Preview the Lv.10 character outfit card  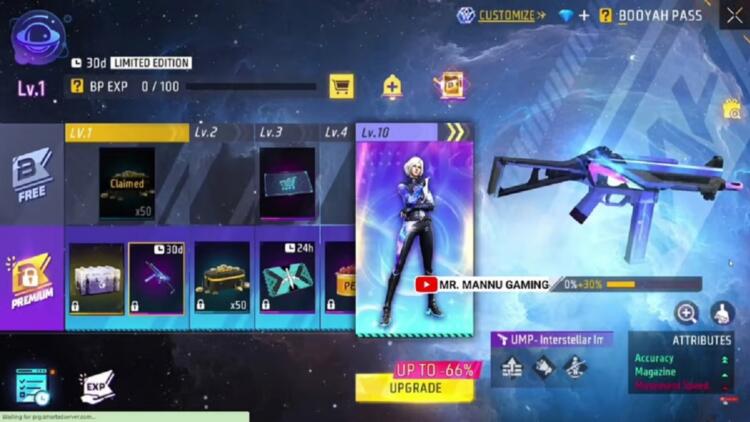tap(414, 235)
